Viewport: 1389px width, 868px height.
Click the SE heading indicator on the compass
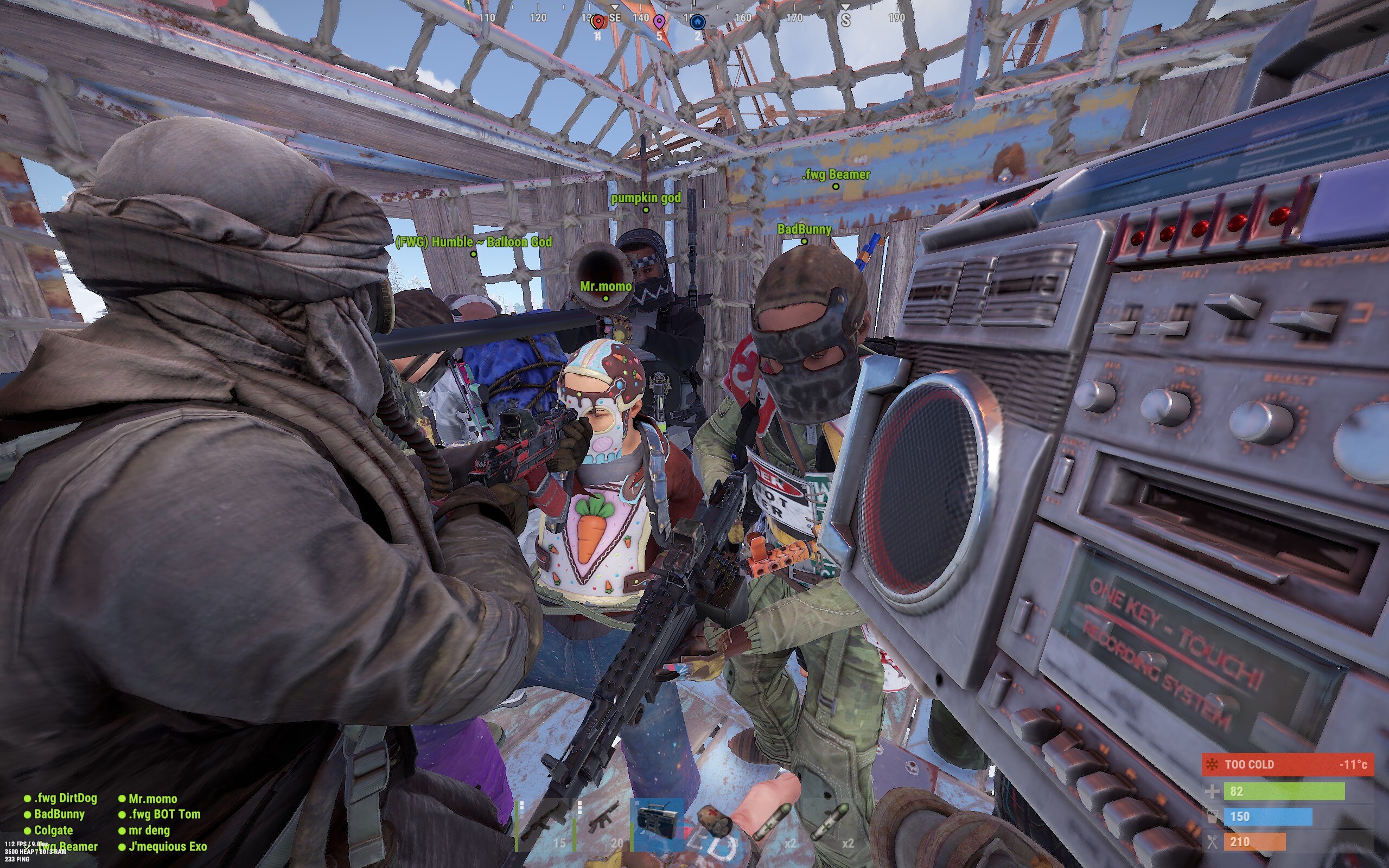615,19
